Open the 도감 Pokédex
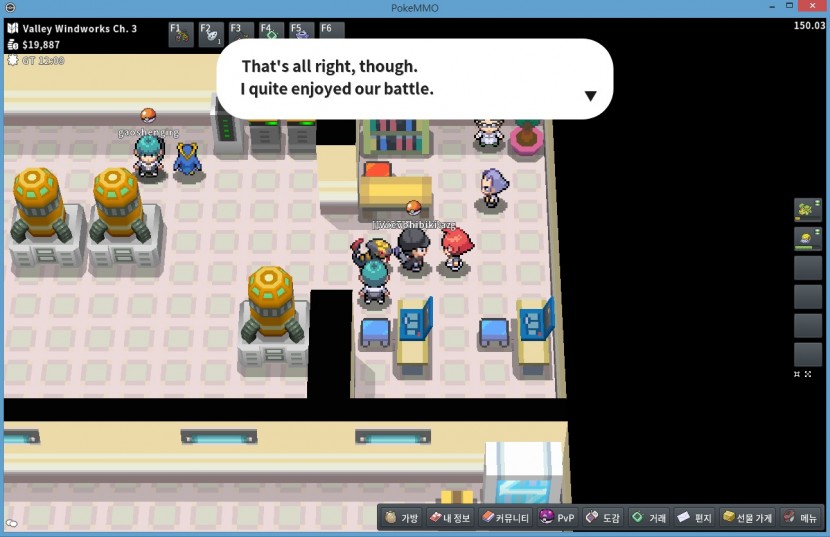The width and height of the screenshot is (830, 537). click(x=603, y=518)
